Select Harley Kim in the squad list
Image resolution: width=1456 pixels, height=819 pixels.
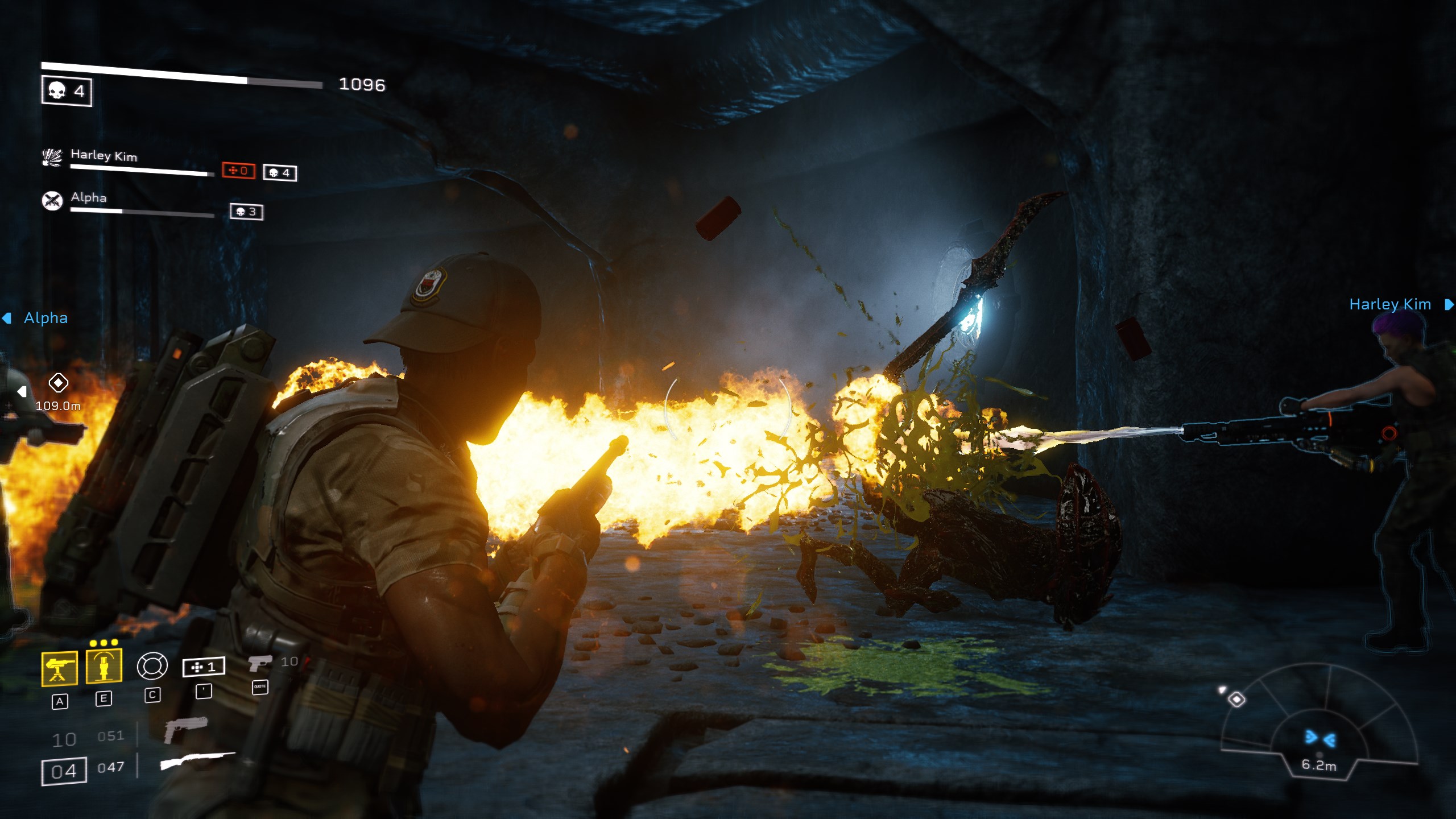(x=104, y=155)
